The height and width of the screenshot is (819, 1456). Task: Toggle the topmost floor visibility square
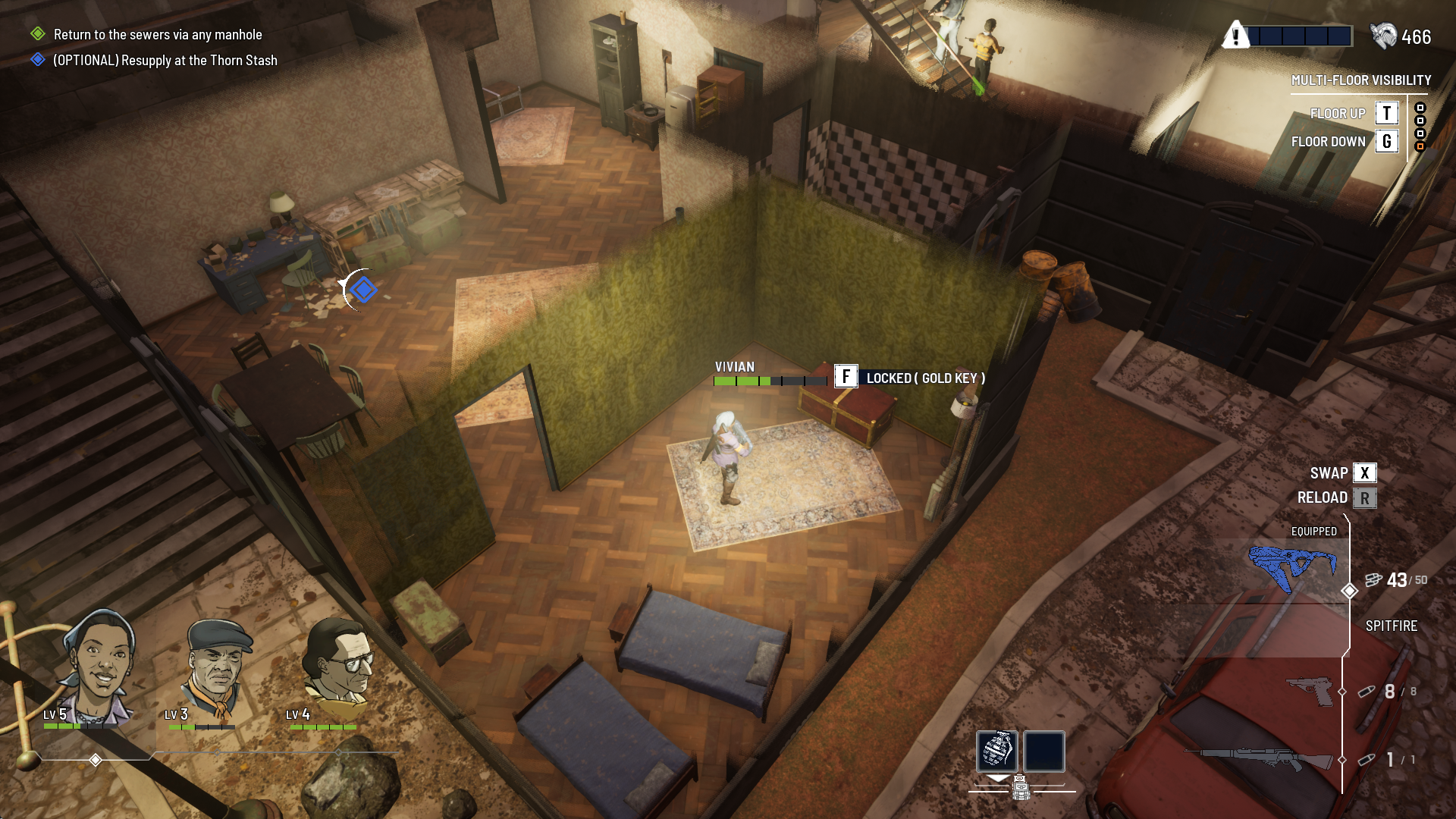1420,108
